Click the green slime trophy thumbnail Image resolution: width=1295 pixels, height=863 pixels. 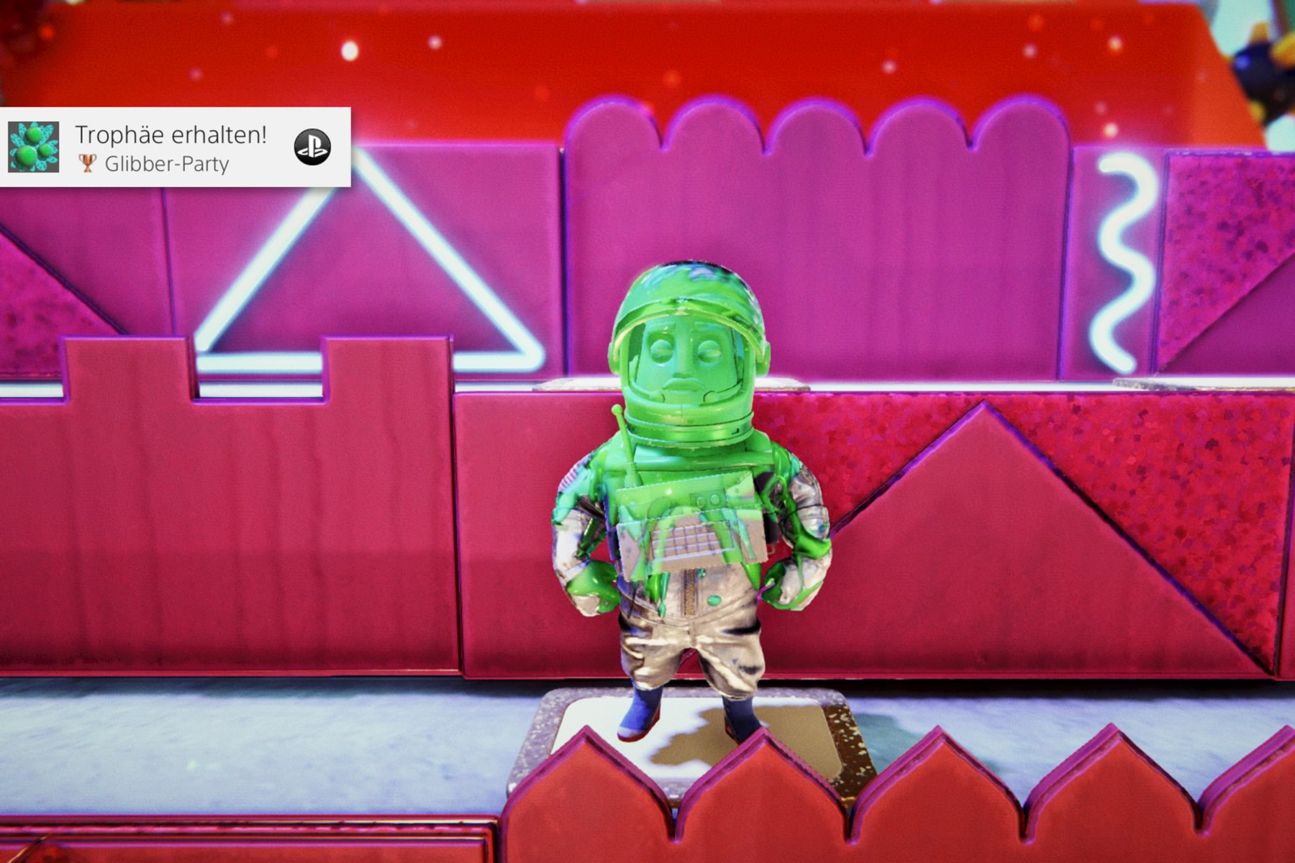point(34,147)
